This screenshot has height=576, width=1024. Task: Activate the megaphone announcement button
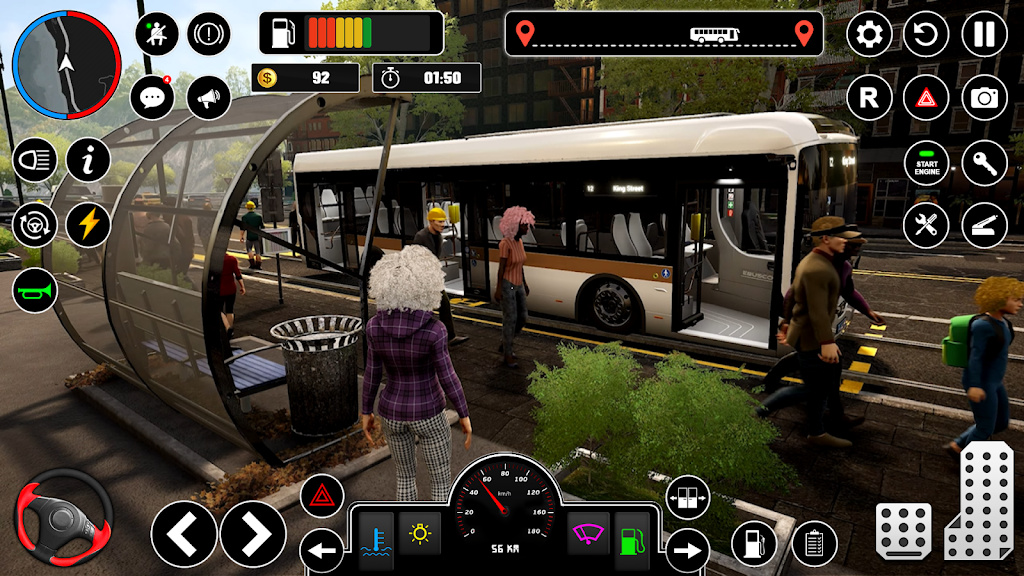[x=208, y=98]
